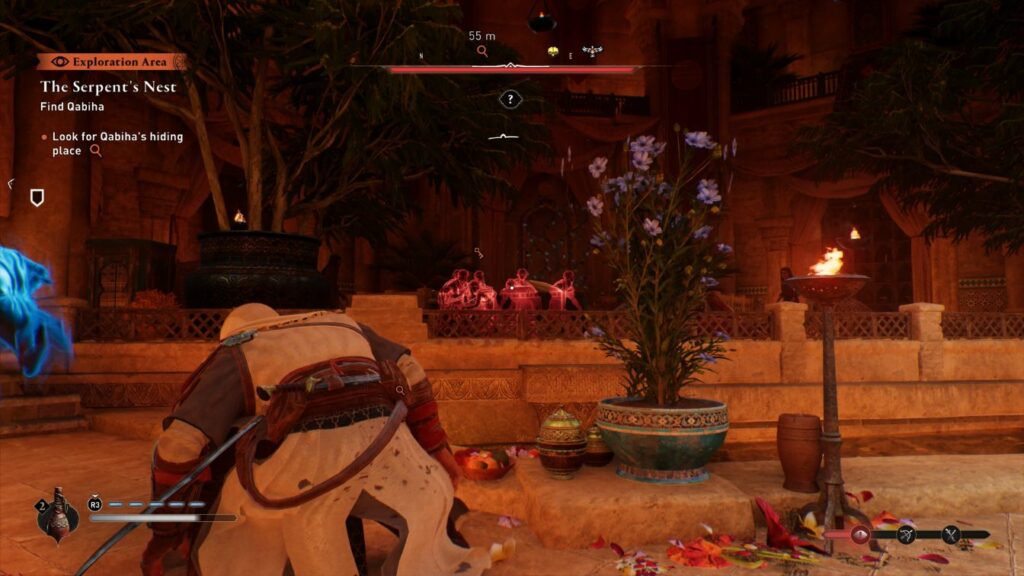Click the bow notoriety level icon

pyautogui.click(x=906, y=535)
